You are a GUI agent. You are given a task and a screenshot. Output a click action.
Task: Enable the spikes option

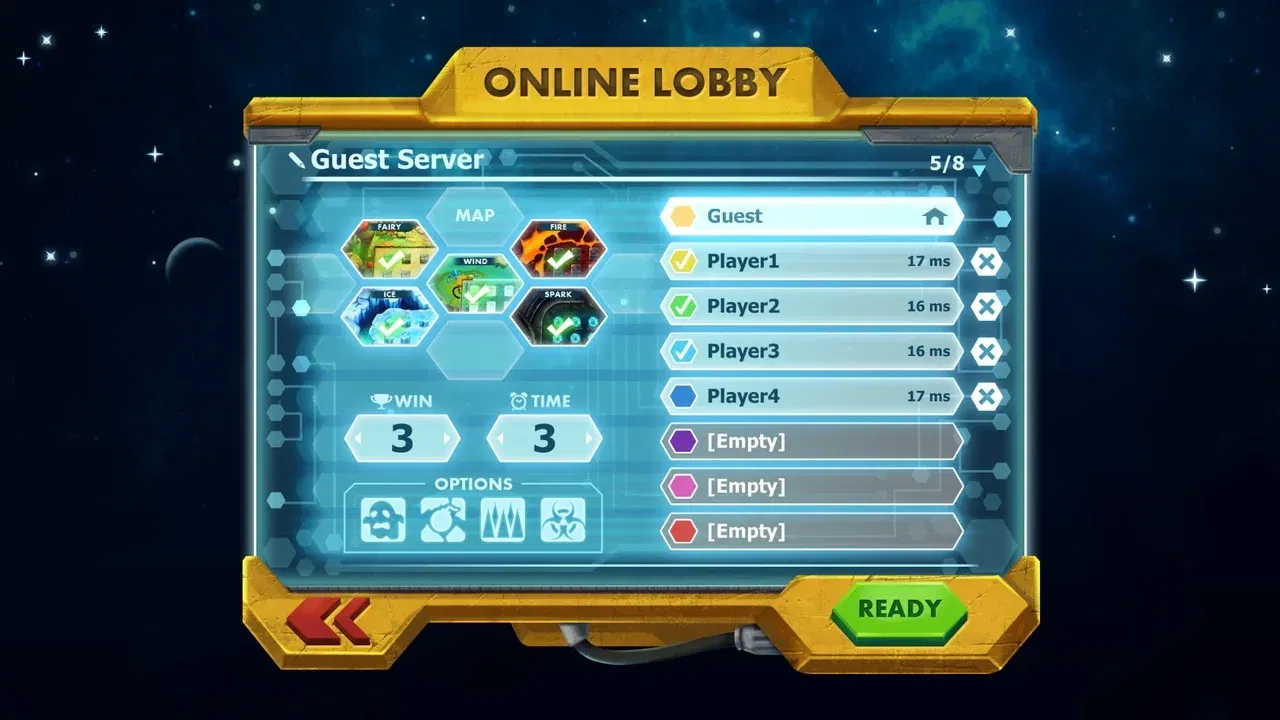tap(502, 521)
